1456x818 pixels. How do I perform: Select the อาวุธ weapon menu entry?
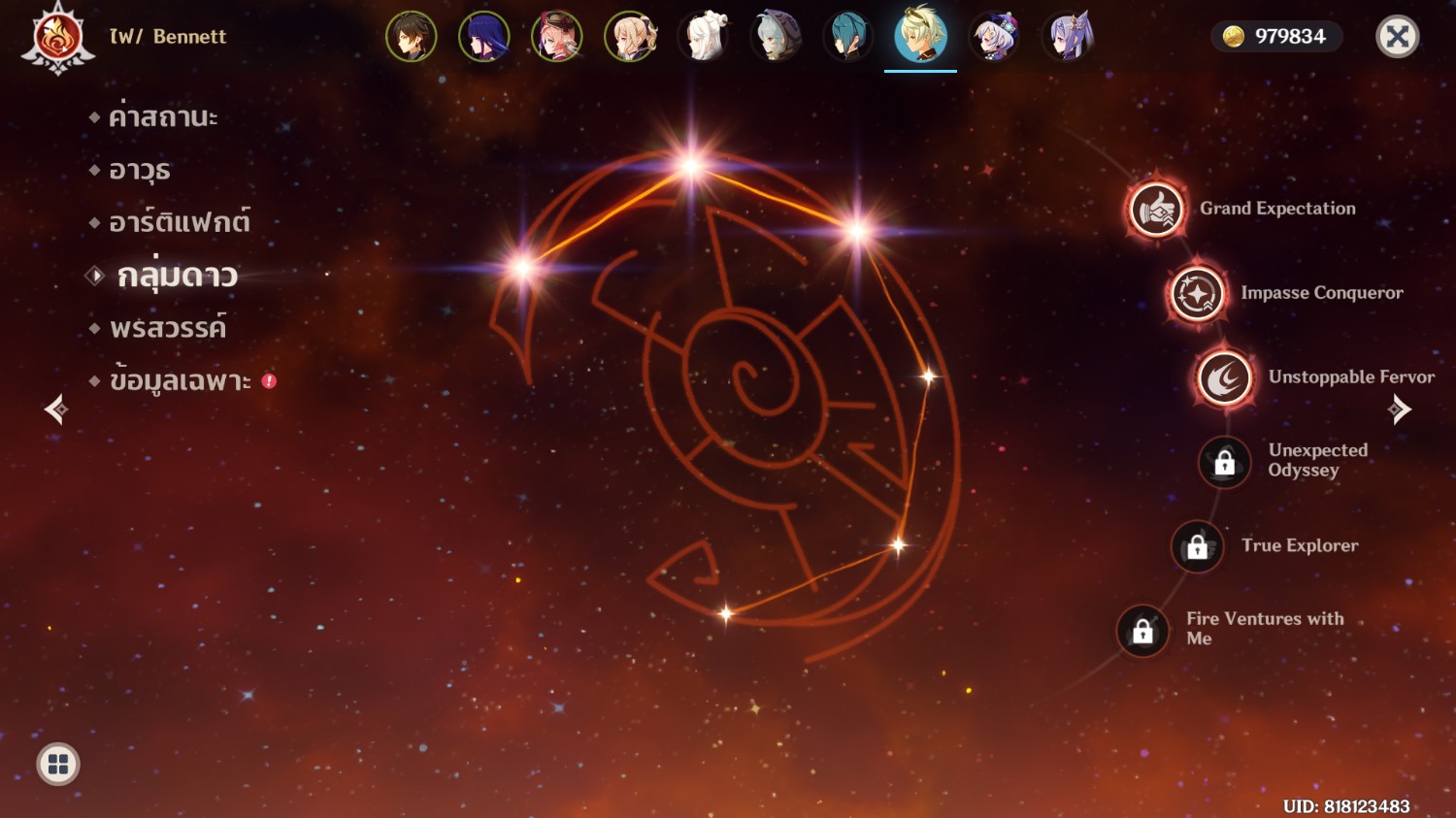(x=139, y=171)
